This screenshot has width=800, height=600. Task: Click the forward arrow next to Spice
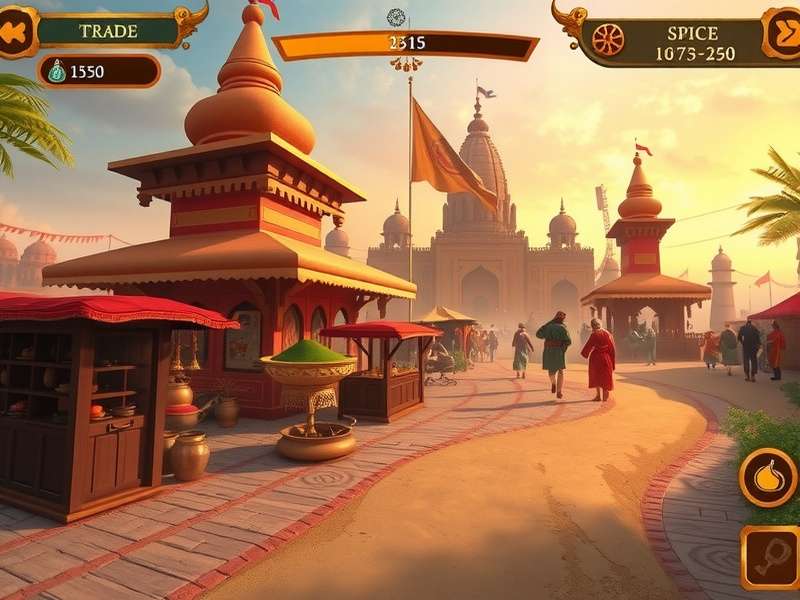point(781,32)
